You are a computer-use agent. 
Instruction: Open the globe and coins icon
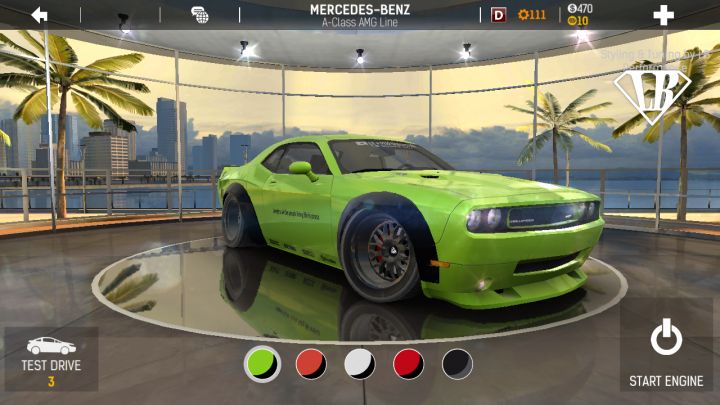coord(200,15)
